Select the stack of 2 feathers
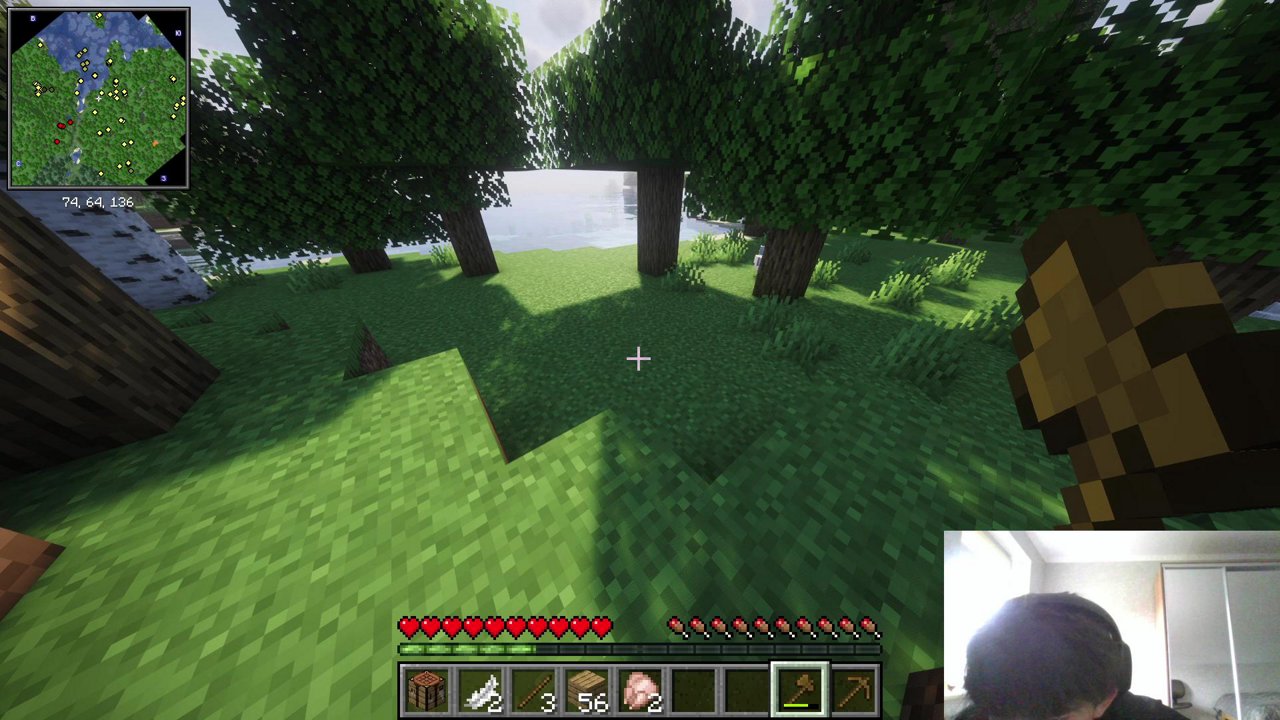The height and width of the screenshot is (720, 1280). (480, 686)
